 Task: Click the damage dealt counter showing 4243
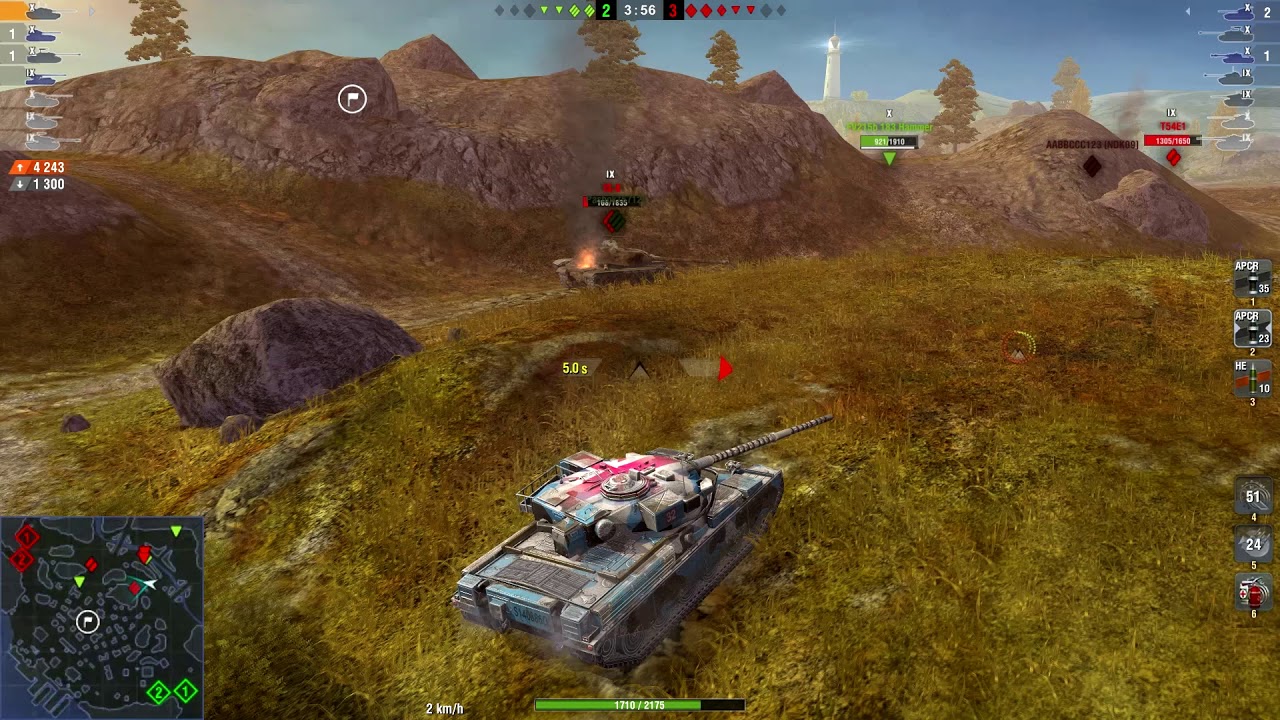38,165
